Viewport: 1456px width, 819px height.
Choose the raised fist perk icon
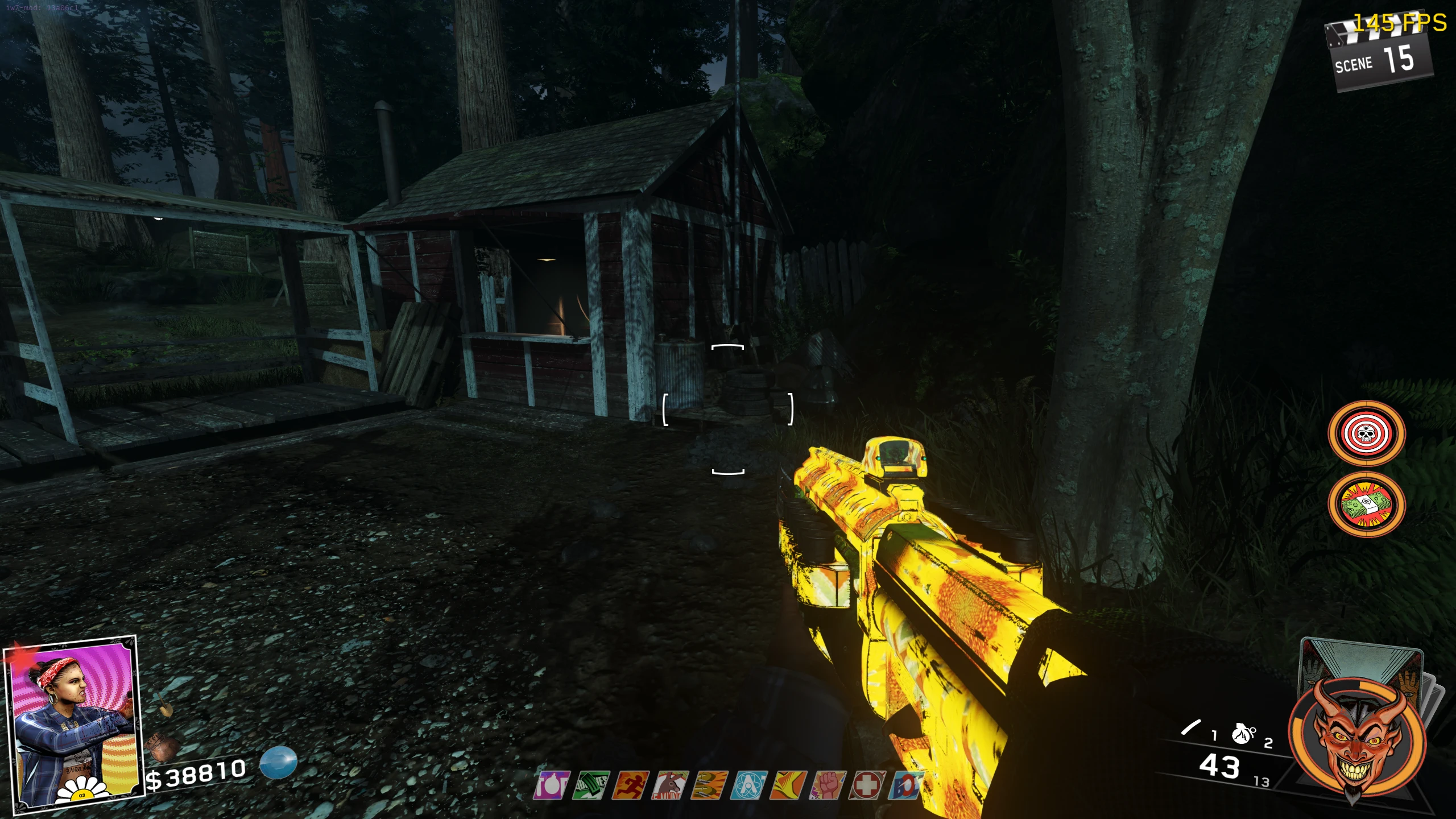coord(828,785)
